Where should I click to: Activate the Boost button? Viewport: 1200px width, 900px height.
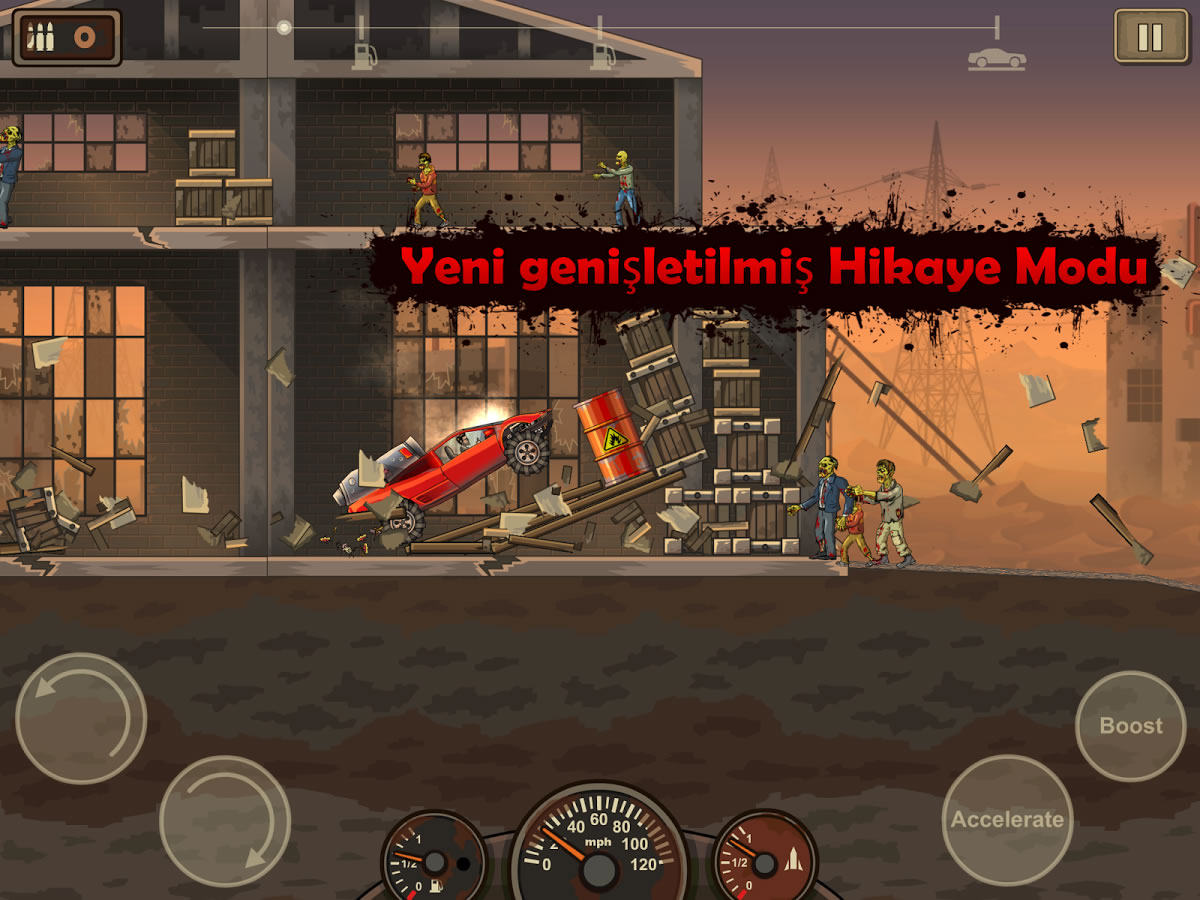click(1131, 726)
